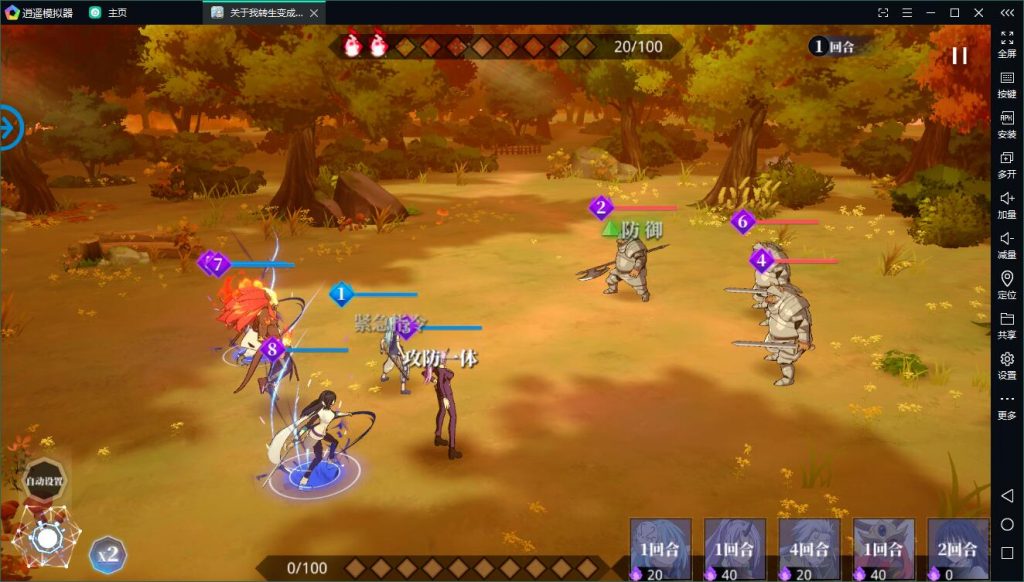1024x582 pixels.
Task: Select the 2回合 skill card costing 0
Action: click(x=957, y=549)
